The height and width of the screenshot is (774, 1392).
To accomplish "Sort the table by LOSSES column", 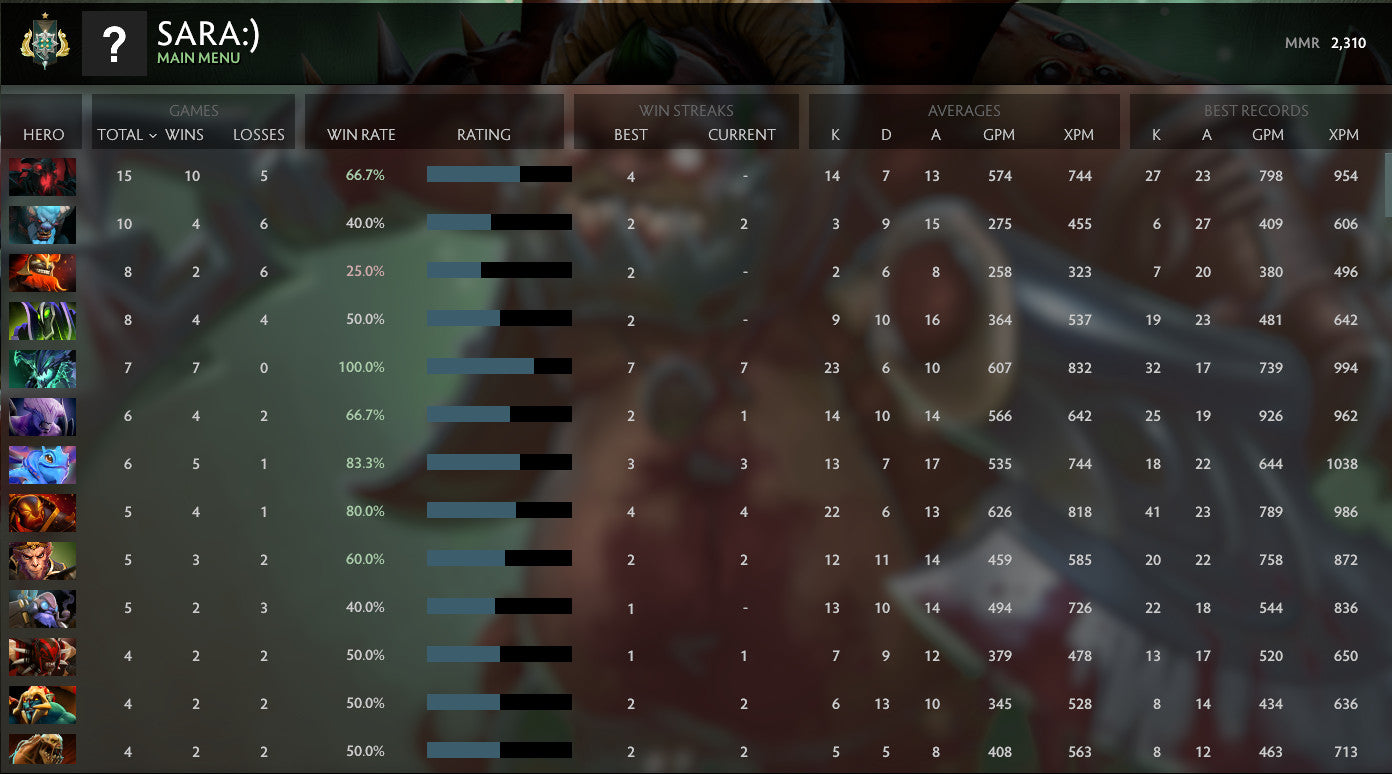I will 259,133.
